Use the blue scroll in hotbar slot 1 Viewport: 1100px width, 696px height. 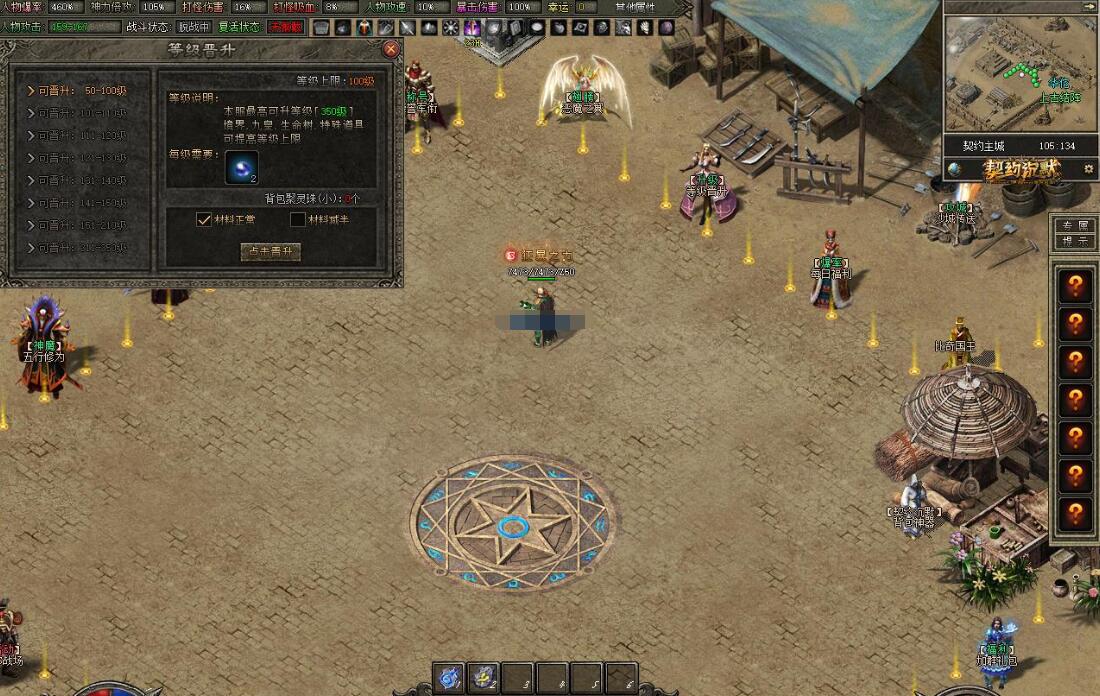[x=450, y=677]
